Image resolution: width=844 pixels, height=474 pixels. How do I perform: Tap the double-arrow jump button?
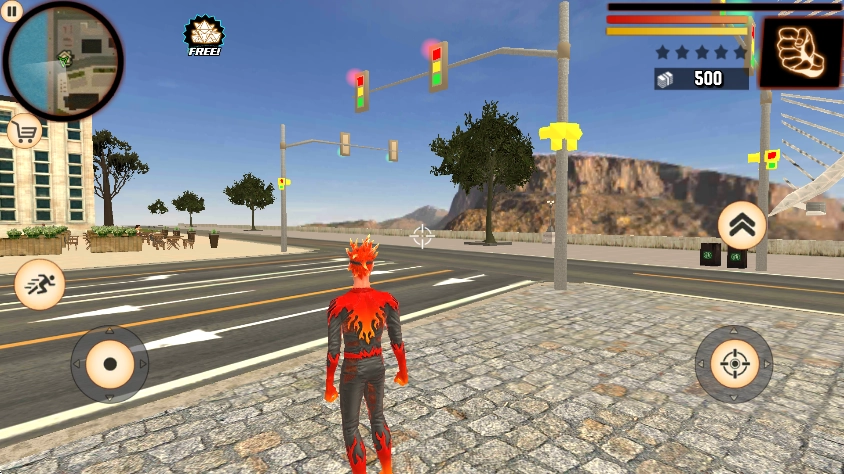point(742,226)
